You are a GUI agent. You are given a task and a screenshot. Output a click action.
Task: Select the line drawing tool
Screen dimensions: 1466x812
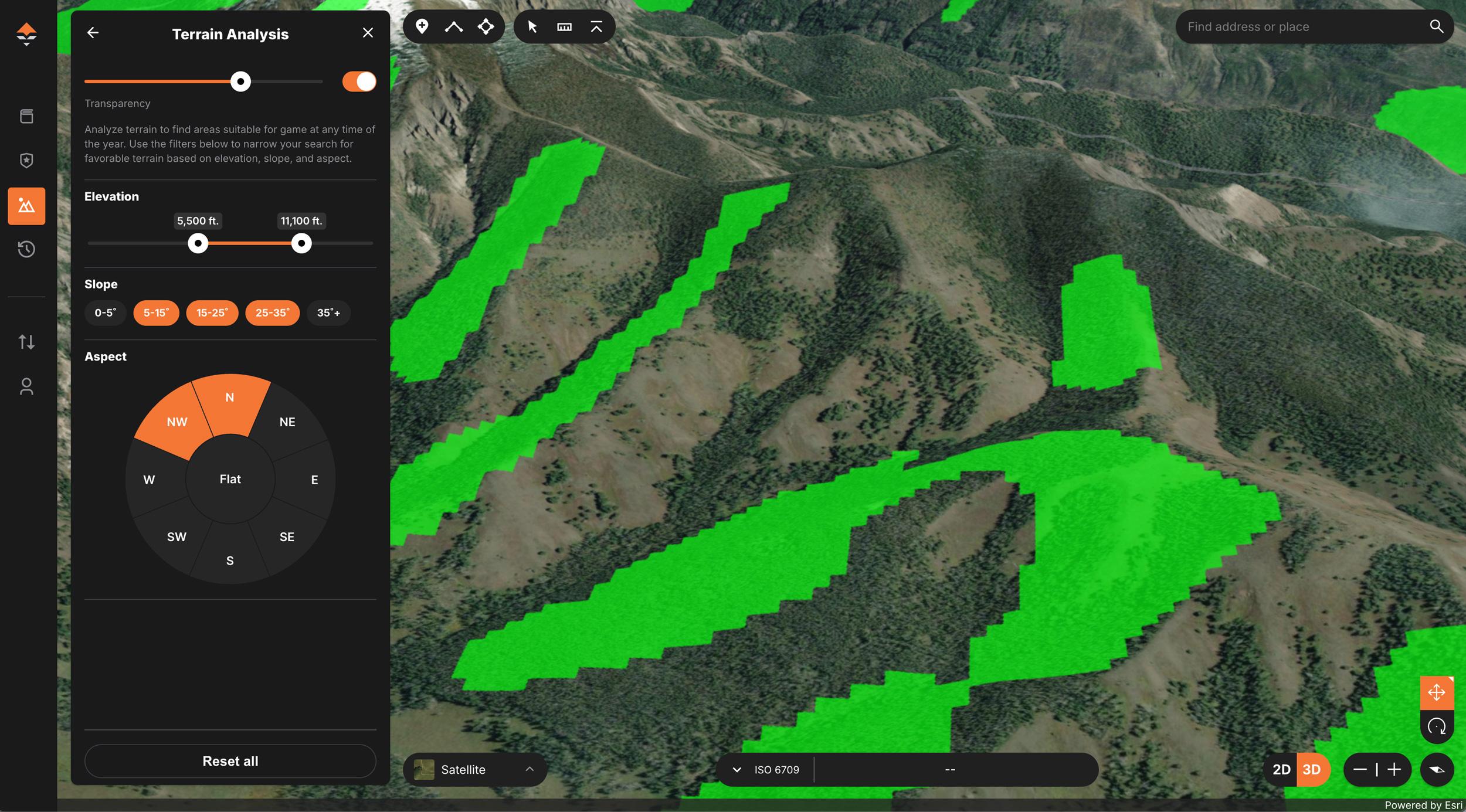[x=453, y=26]
